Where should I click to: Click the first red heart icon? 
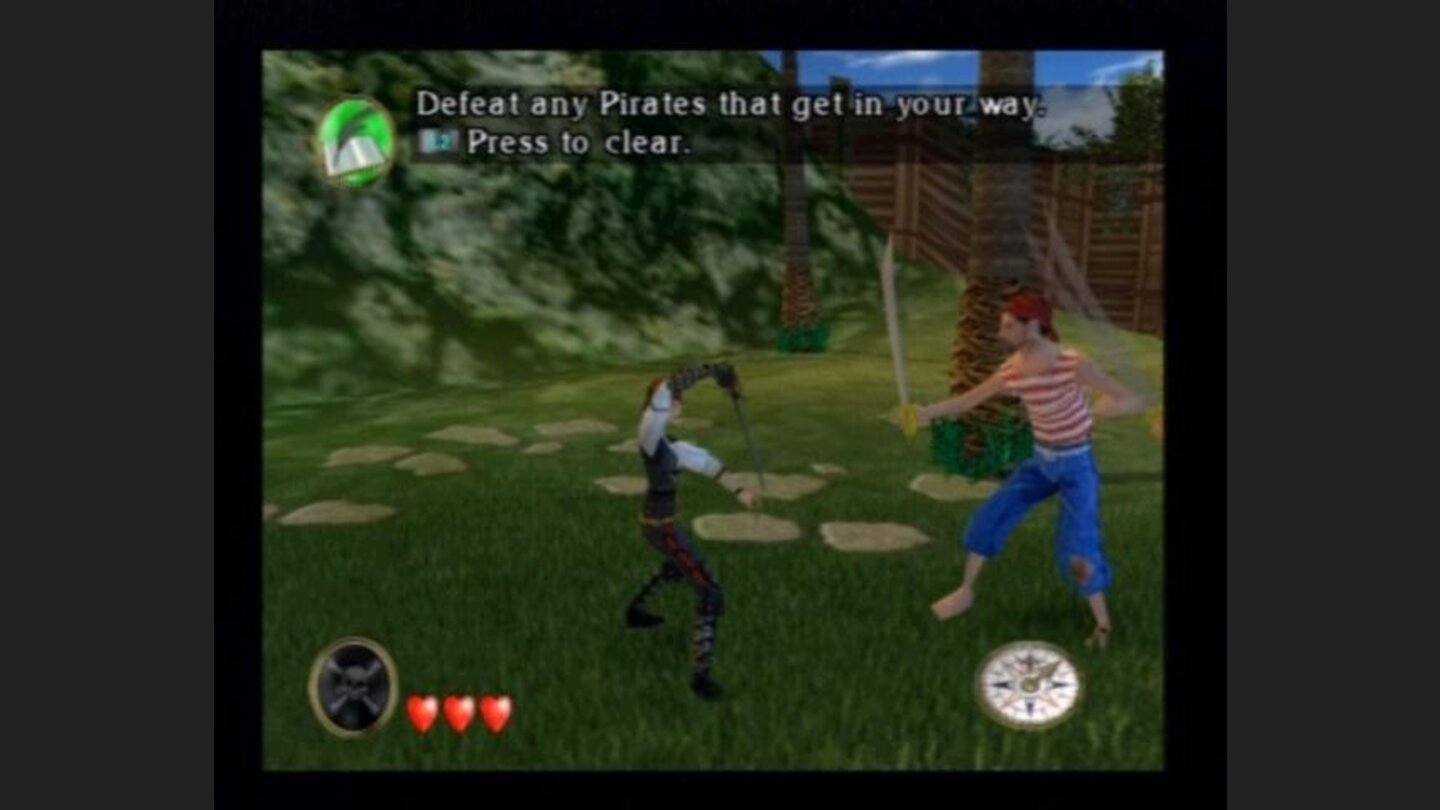point(419,713)
